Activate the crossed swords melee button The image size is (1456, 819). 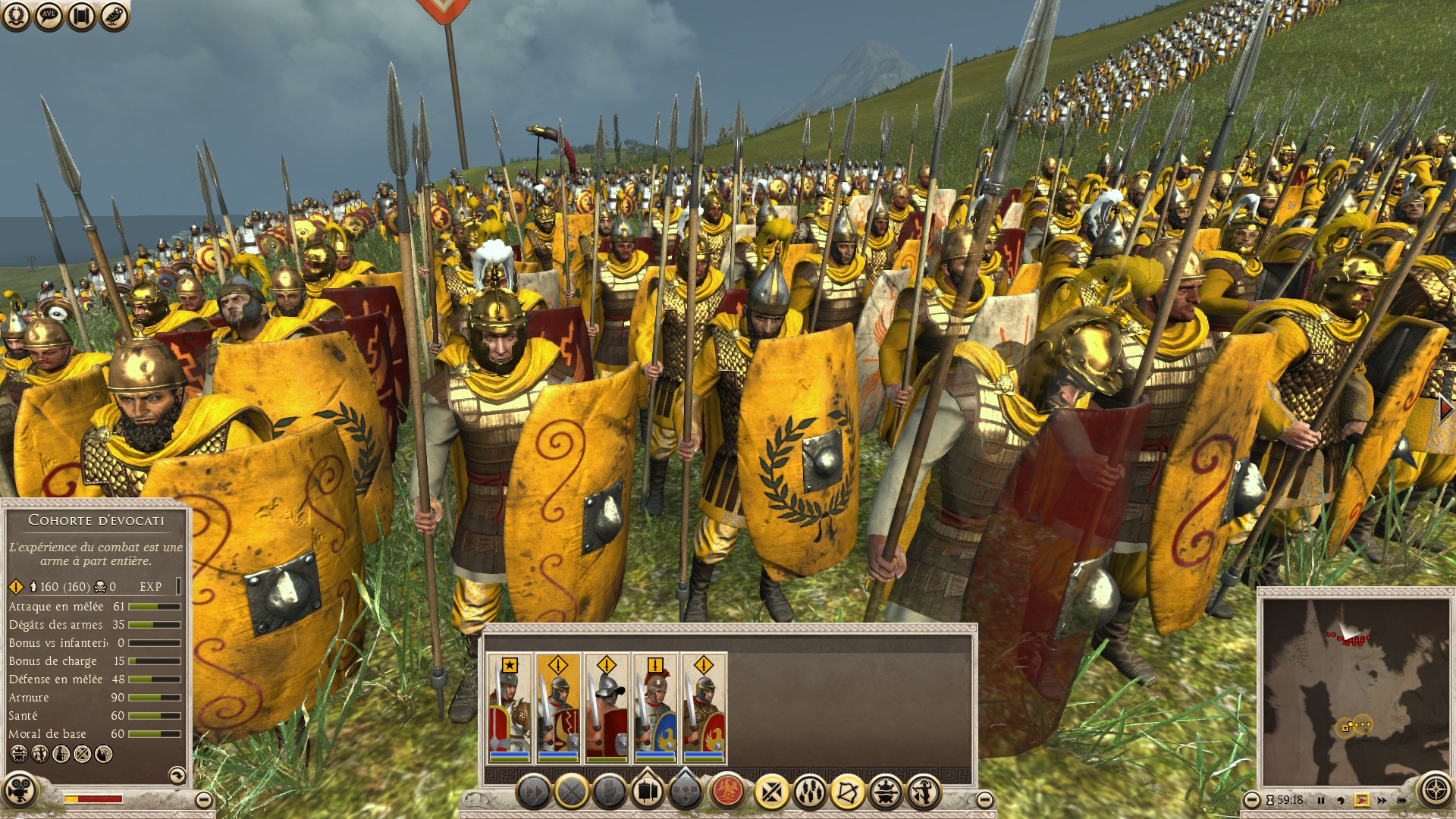(x=572, y=793)
